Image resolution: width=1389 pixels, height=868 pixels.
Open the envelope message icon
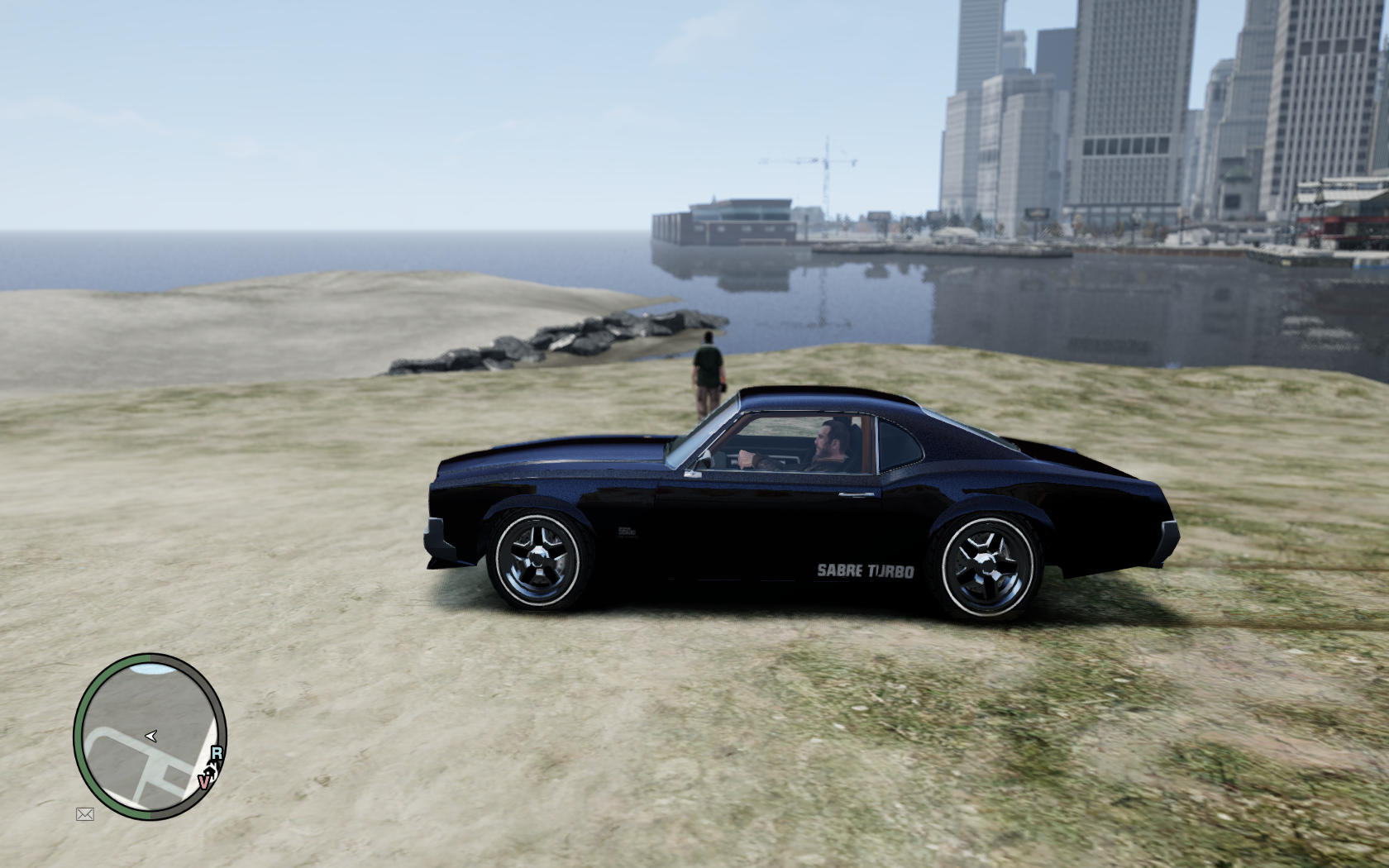84,814
